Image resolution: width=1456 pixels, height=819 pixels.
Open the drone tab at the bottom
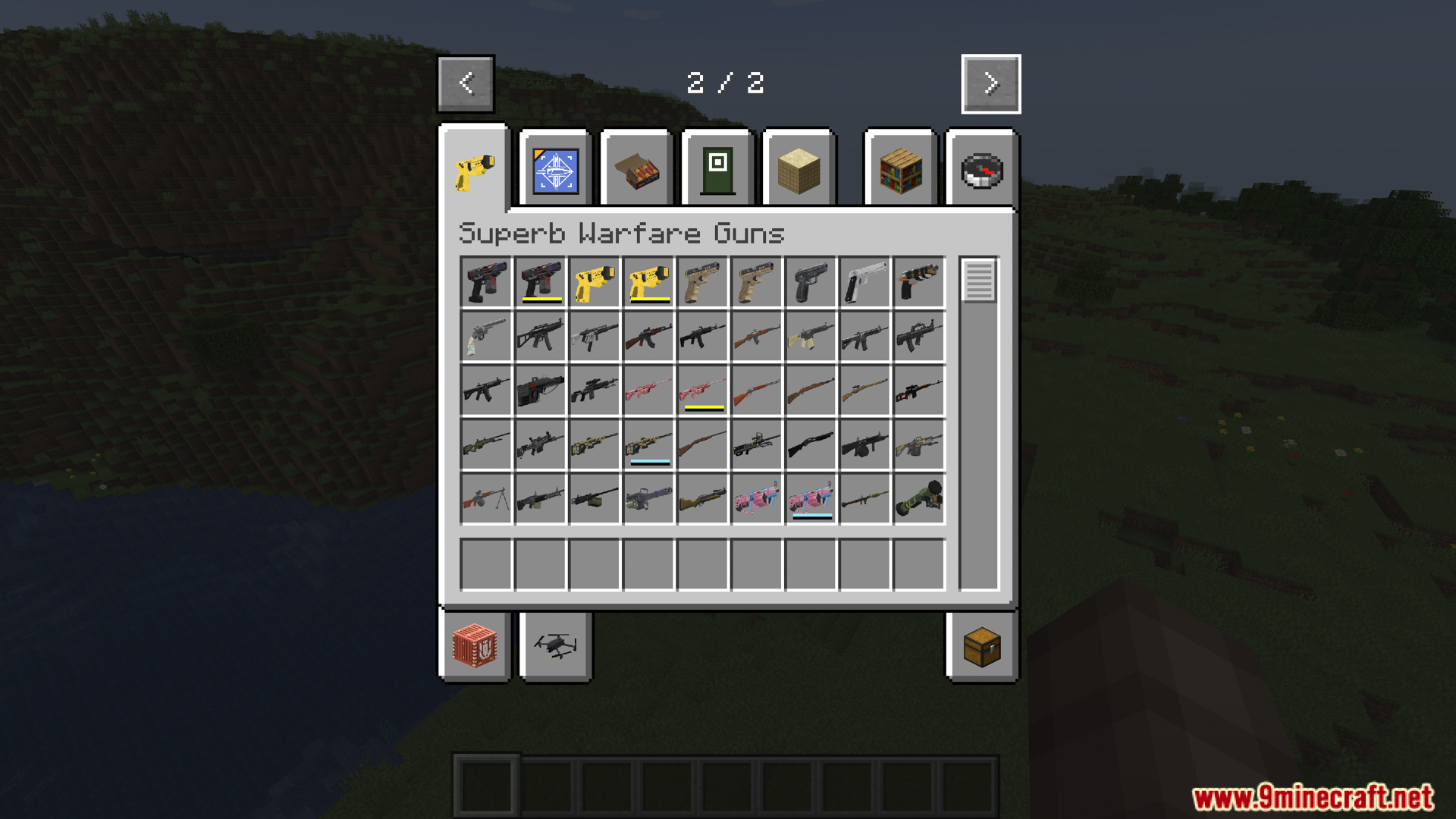554,647
